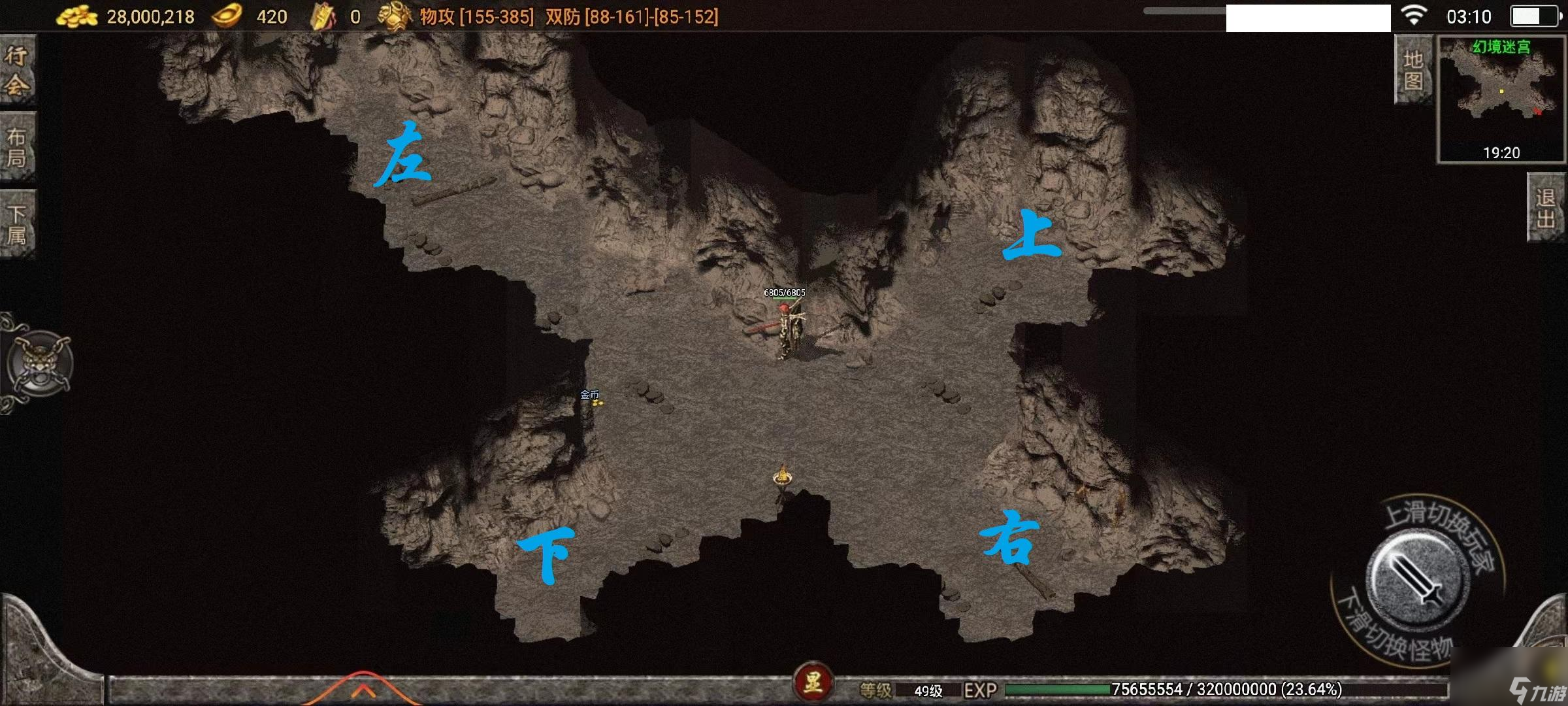Click the 幻境迷宫 minimap
The width and height of the screenshot is (1568, 706).
1501,98
